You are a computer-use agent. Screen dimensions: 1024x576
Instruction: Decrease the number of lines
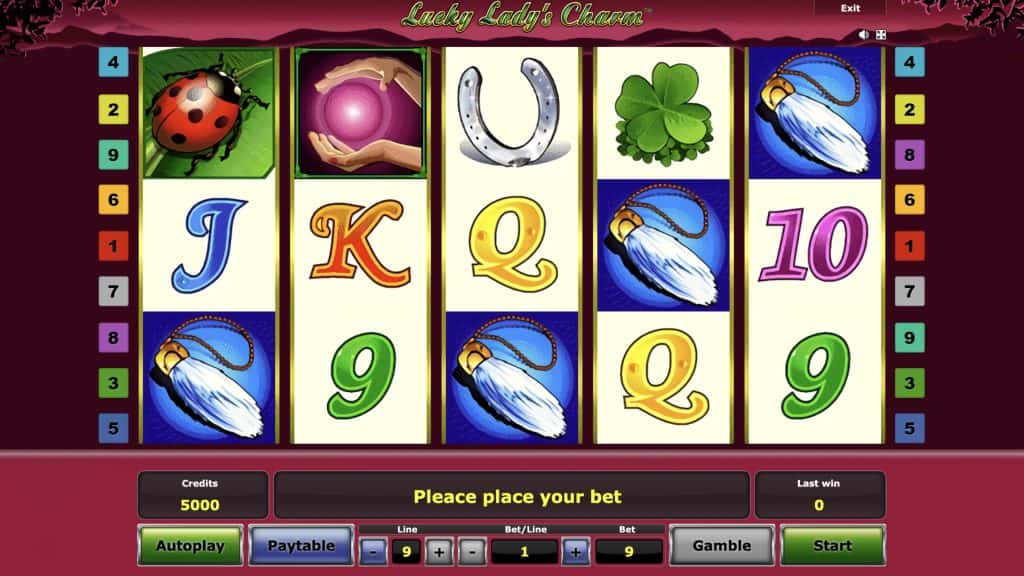[373, 551]
